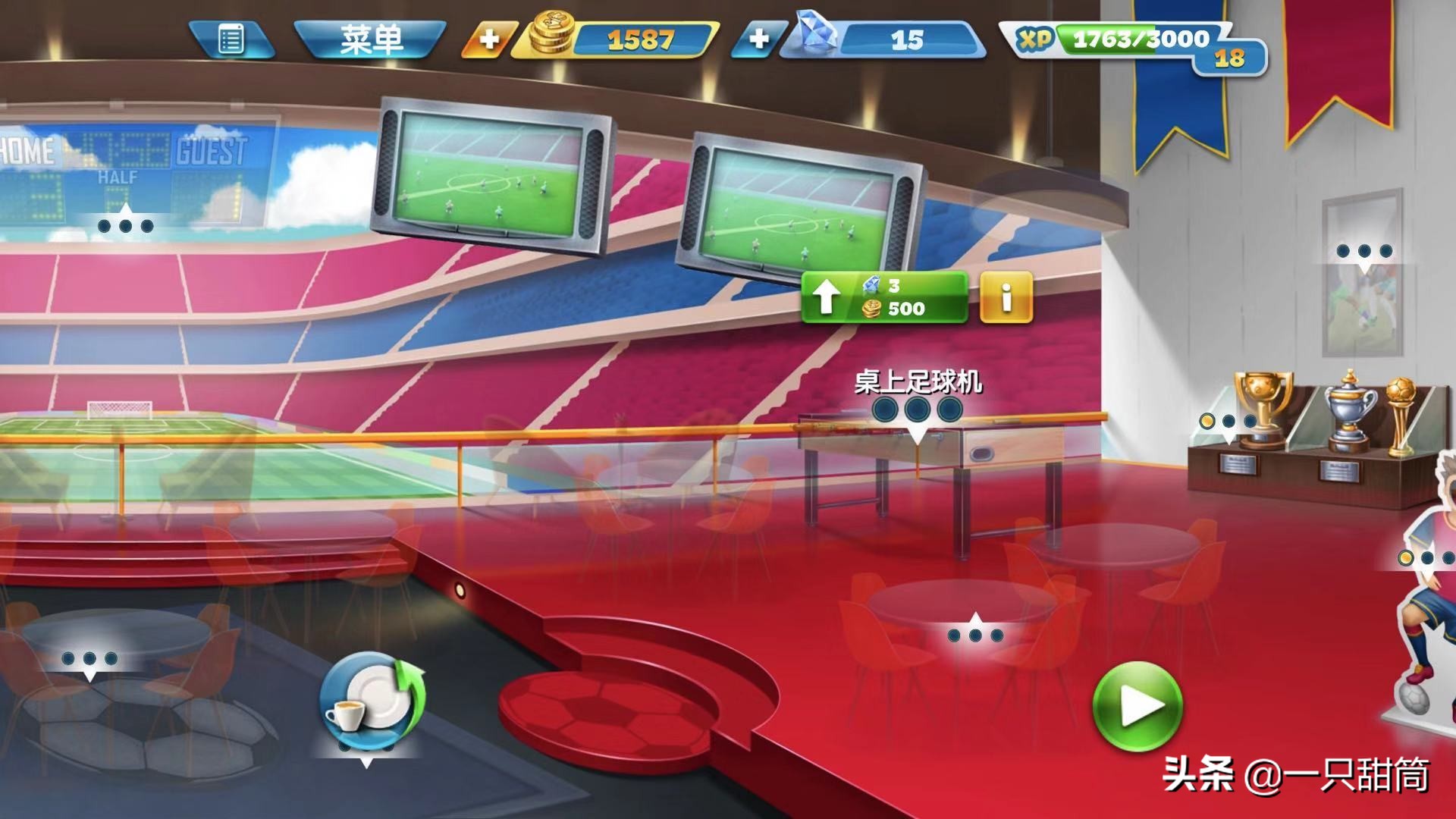Select the scoreboard upgrade marker
This screenshot has height=819, width=1456.
(126, 224)
